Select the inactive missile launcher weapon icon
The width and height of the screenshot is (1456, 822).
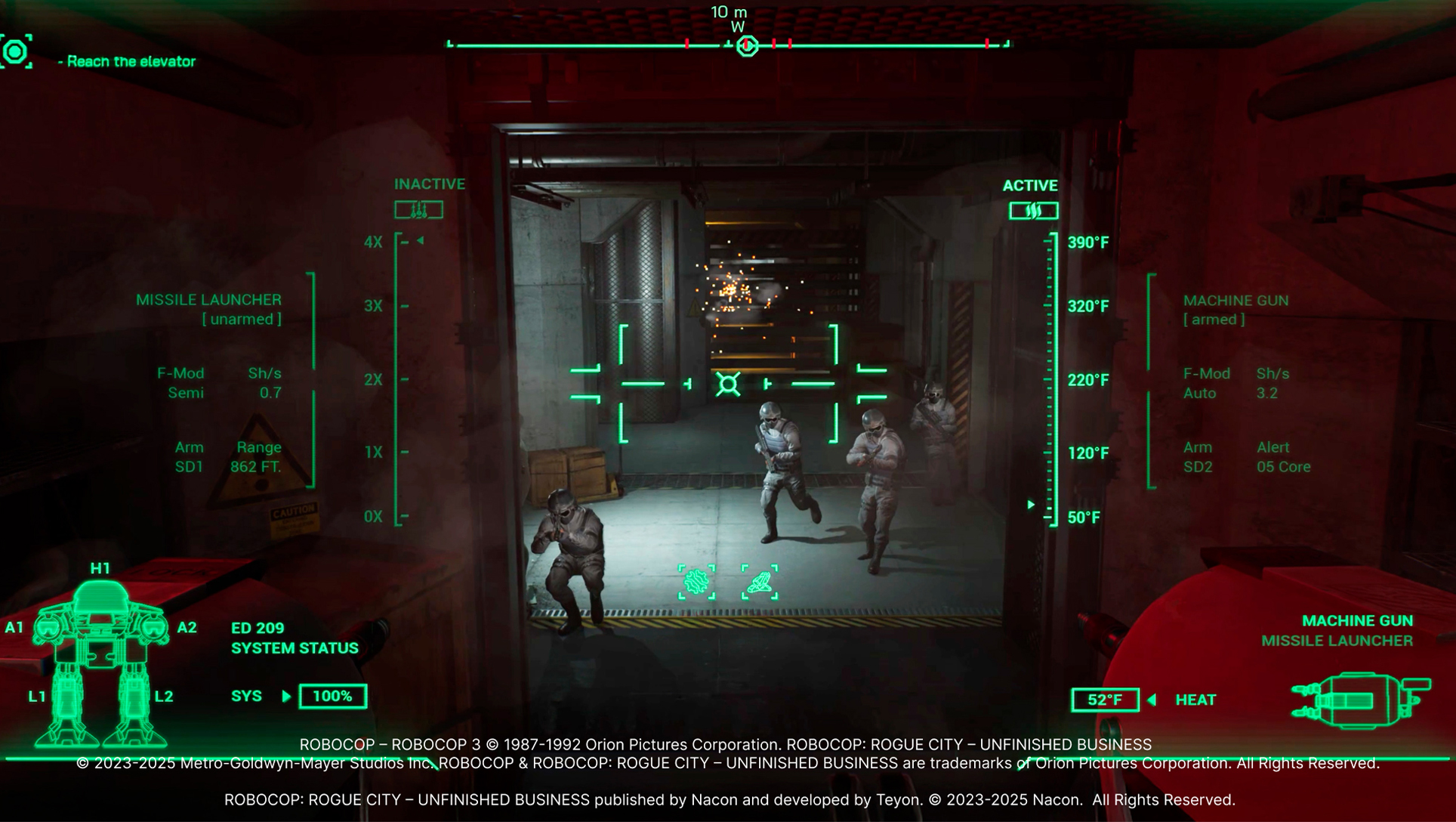tap(418, 210)
